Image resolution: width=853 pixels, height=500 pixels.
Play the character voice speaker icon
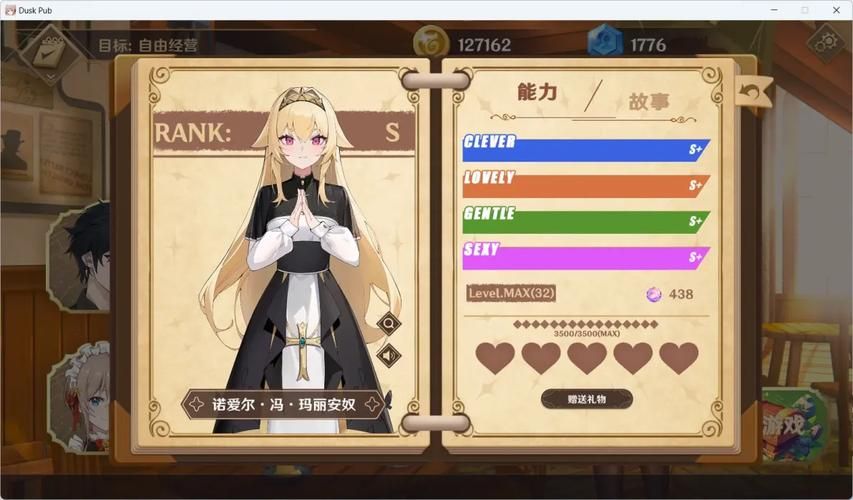388,355
